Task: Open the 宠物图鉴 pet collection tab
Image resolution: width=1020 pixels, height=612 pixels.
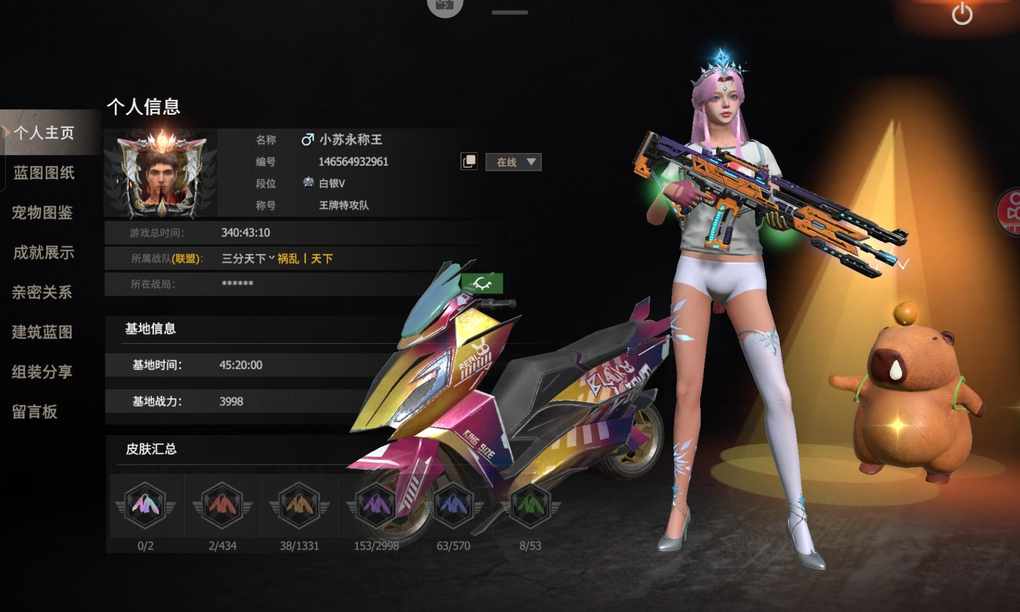Action: click(43, 213)
